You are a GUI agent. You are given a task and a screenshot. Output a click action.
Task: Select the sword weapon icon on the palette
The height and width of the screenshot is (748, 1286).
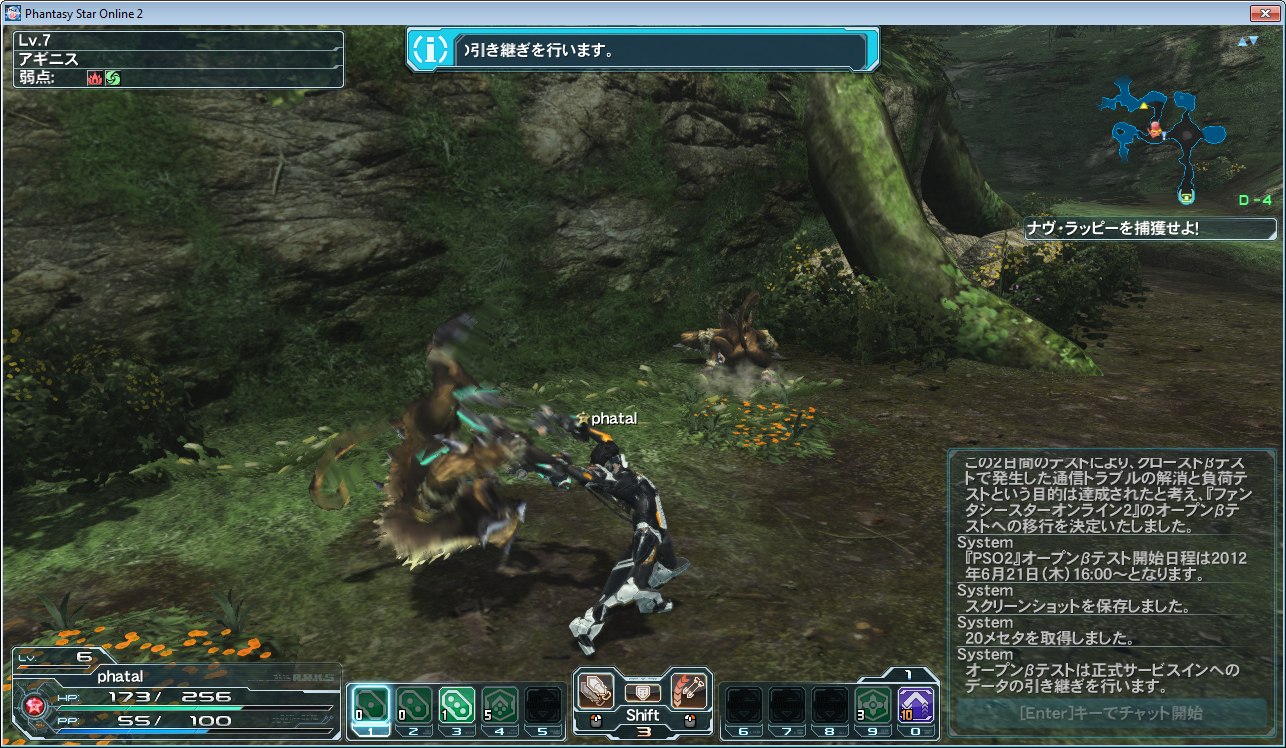(x=597, y=688)
